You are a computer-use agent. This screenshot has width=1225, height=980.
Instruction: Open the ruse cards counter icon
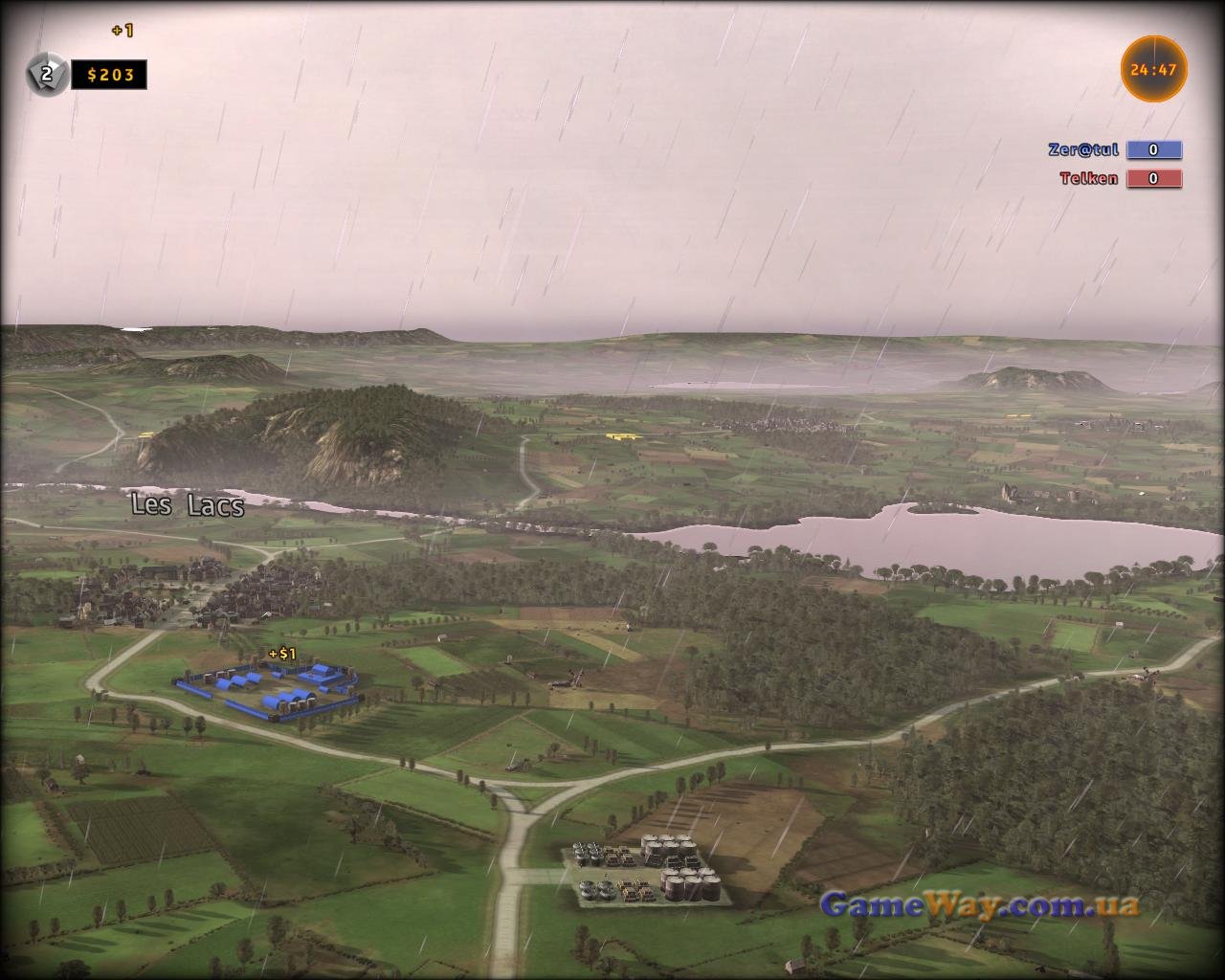pyautogui.click(x=45, y=74)
